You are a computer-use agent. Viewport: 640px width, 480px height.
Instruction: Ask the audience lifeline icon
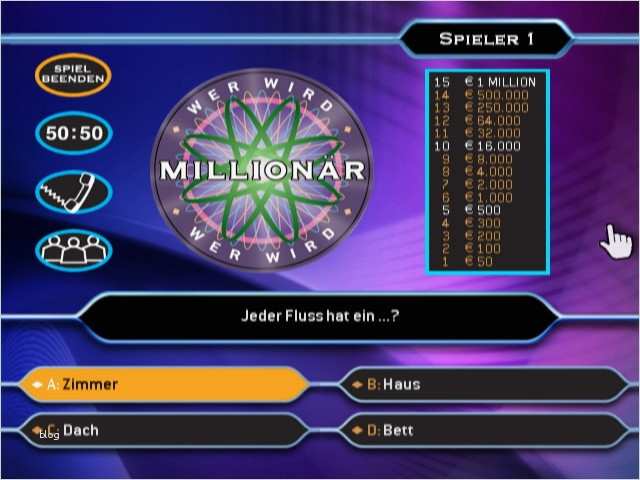coord(73,249)
